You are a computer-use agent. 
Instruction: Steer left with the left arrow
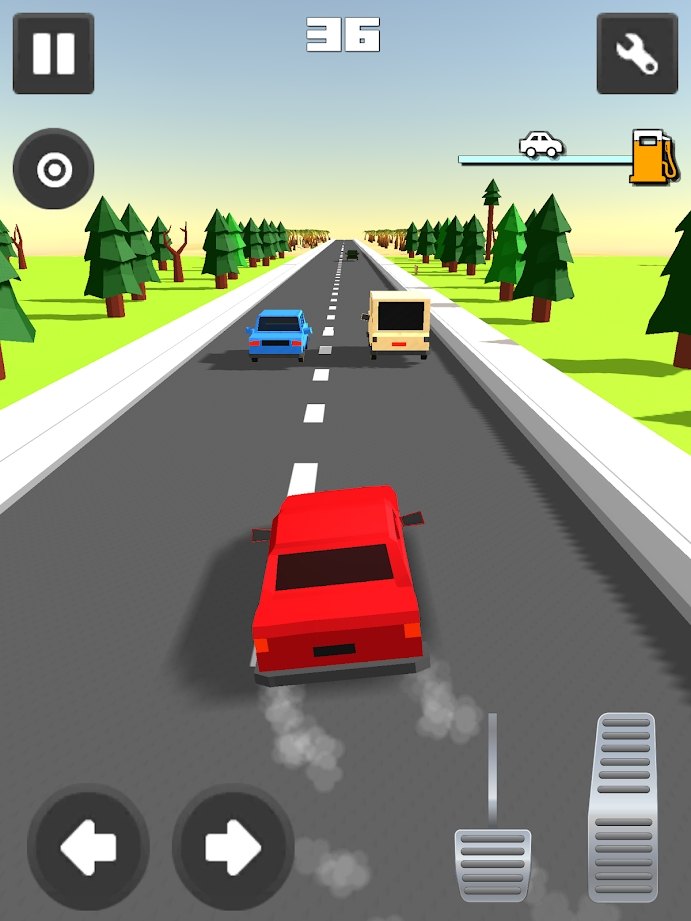88,846
